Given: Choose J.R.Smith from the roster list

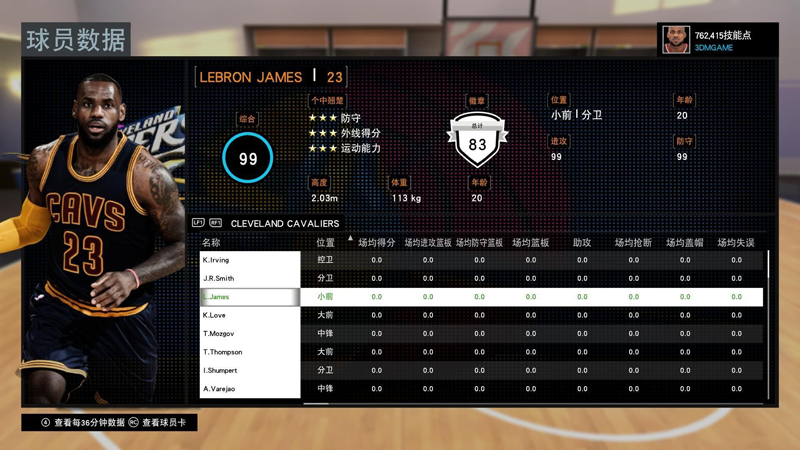Looking at the screenshot, I should click(250, 278).
